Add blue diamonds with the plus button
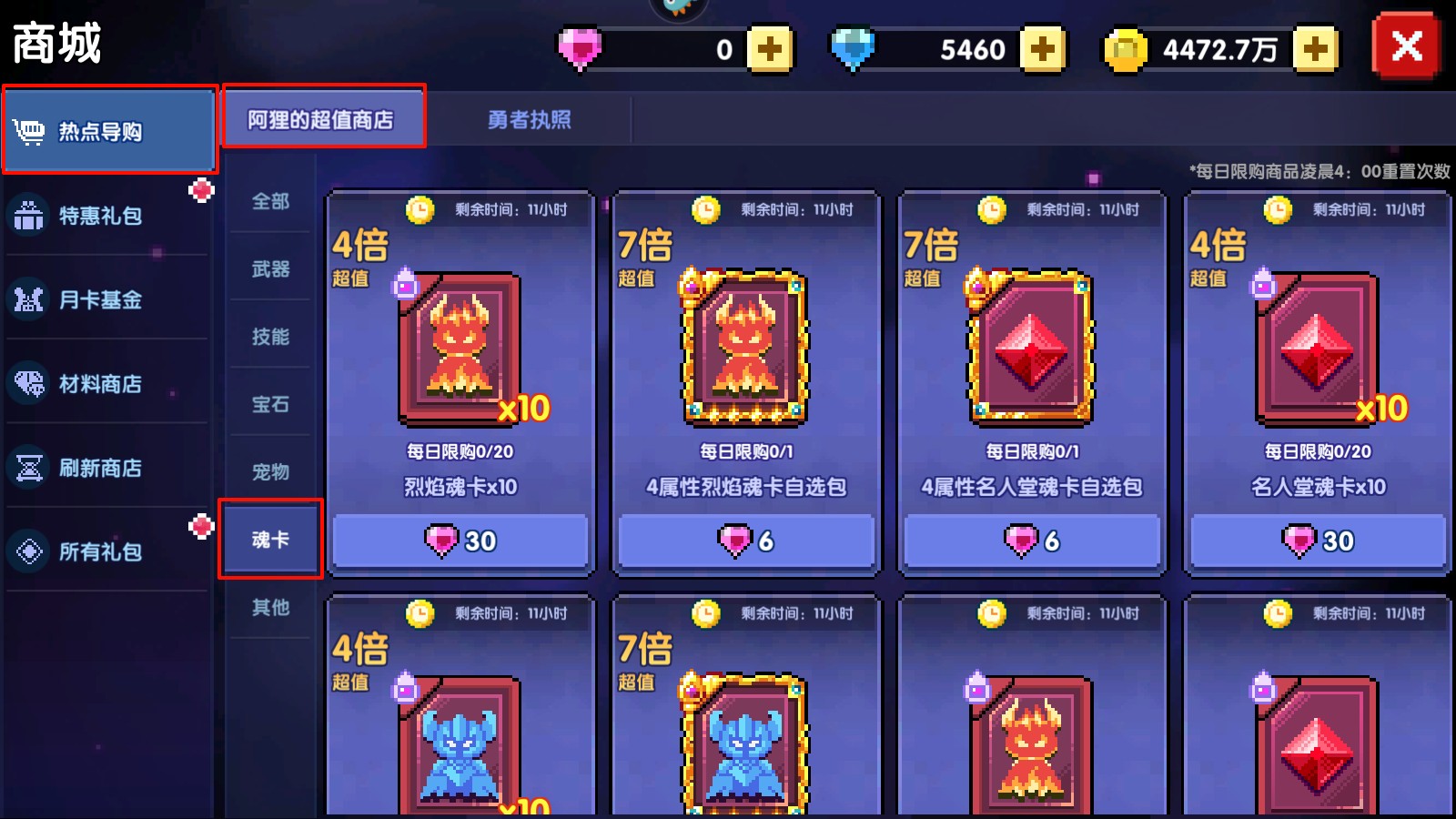The width and height of the screenshot is (1456, 819). click(1042, 49)
